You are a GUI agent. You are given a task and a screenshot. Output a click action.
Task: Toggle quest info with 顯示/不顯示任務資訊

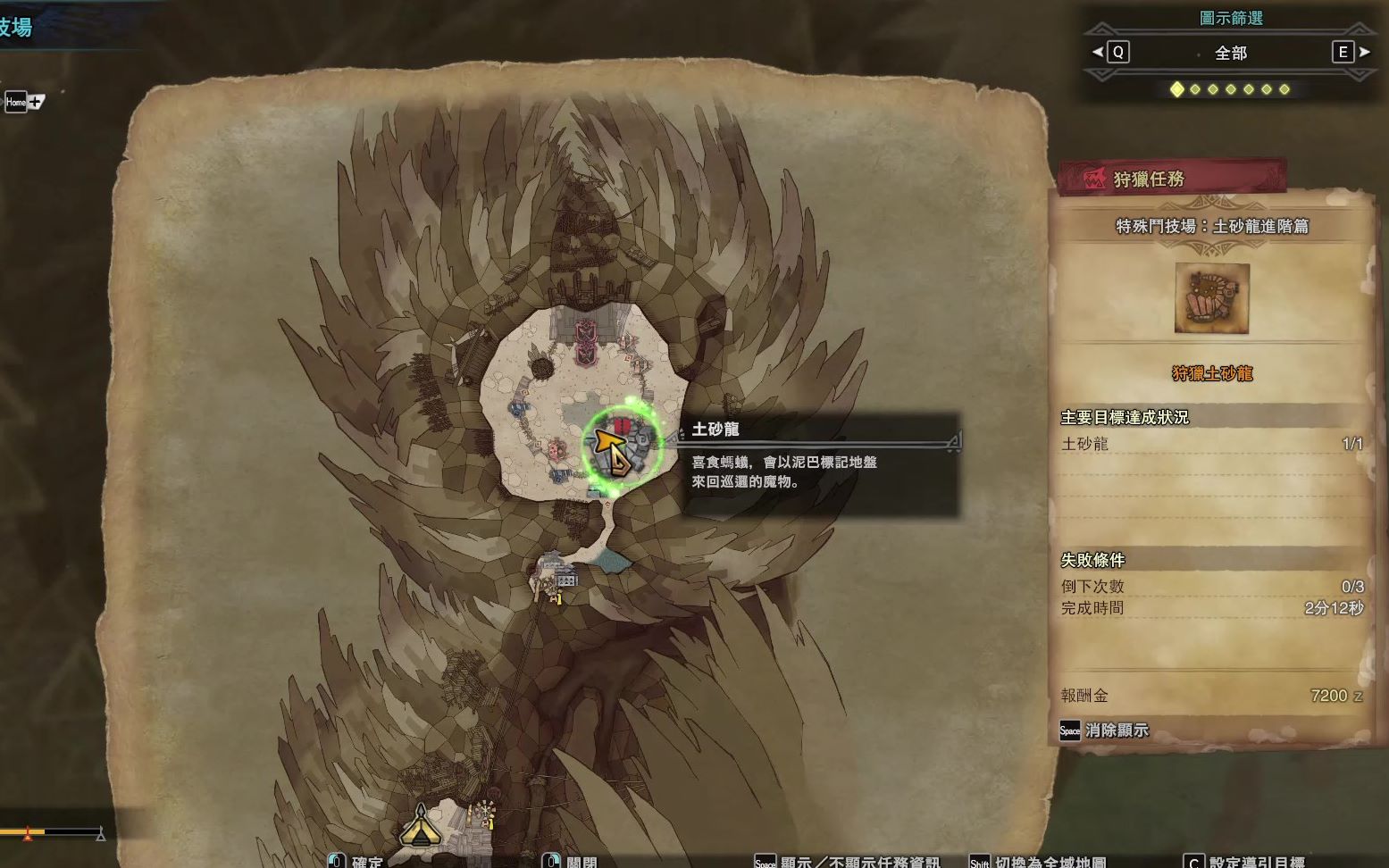point(858,861)
